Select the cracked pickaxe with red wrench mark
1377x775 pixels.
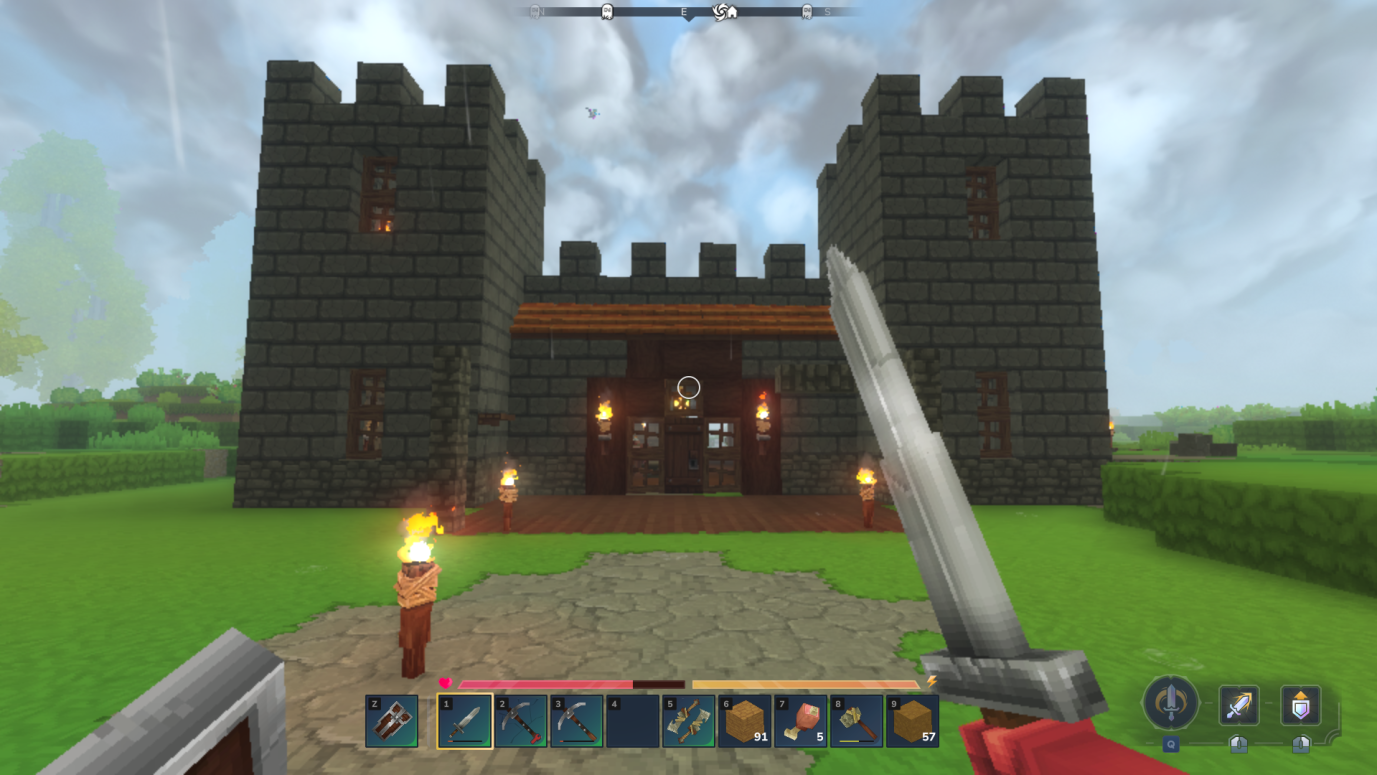521,721
